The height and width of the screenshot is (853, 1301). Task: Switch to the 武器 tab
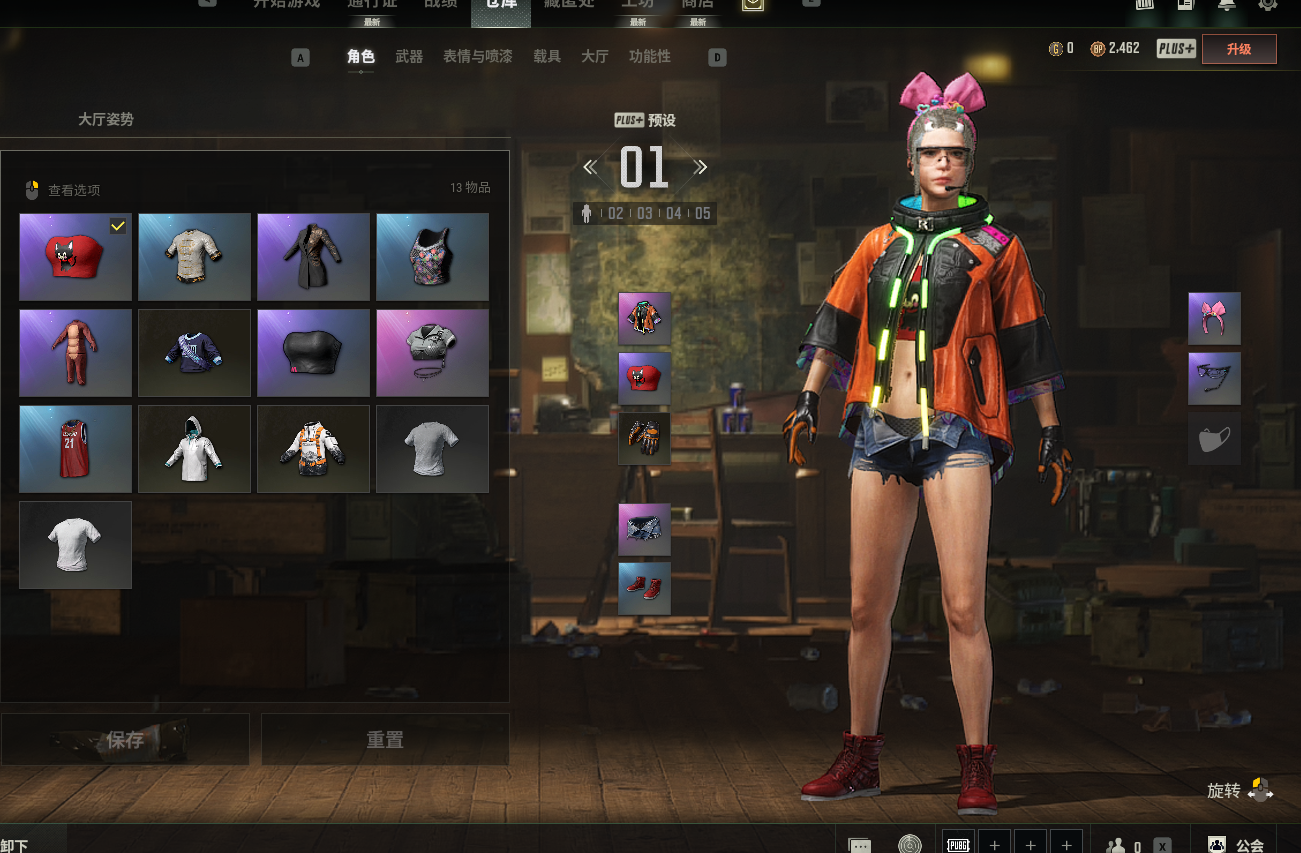[409, 57]
